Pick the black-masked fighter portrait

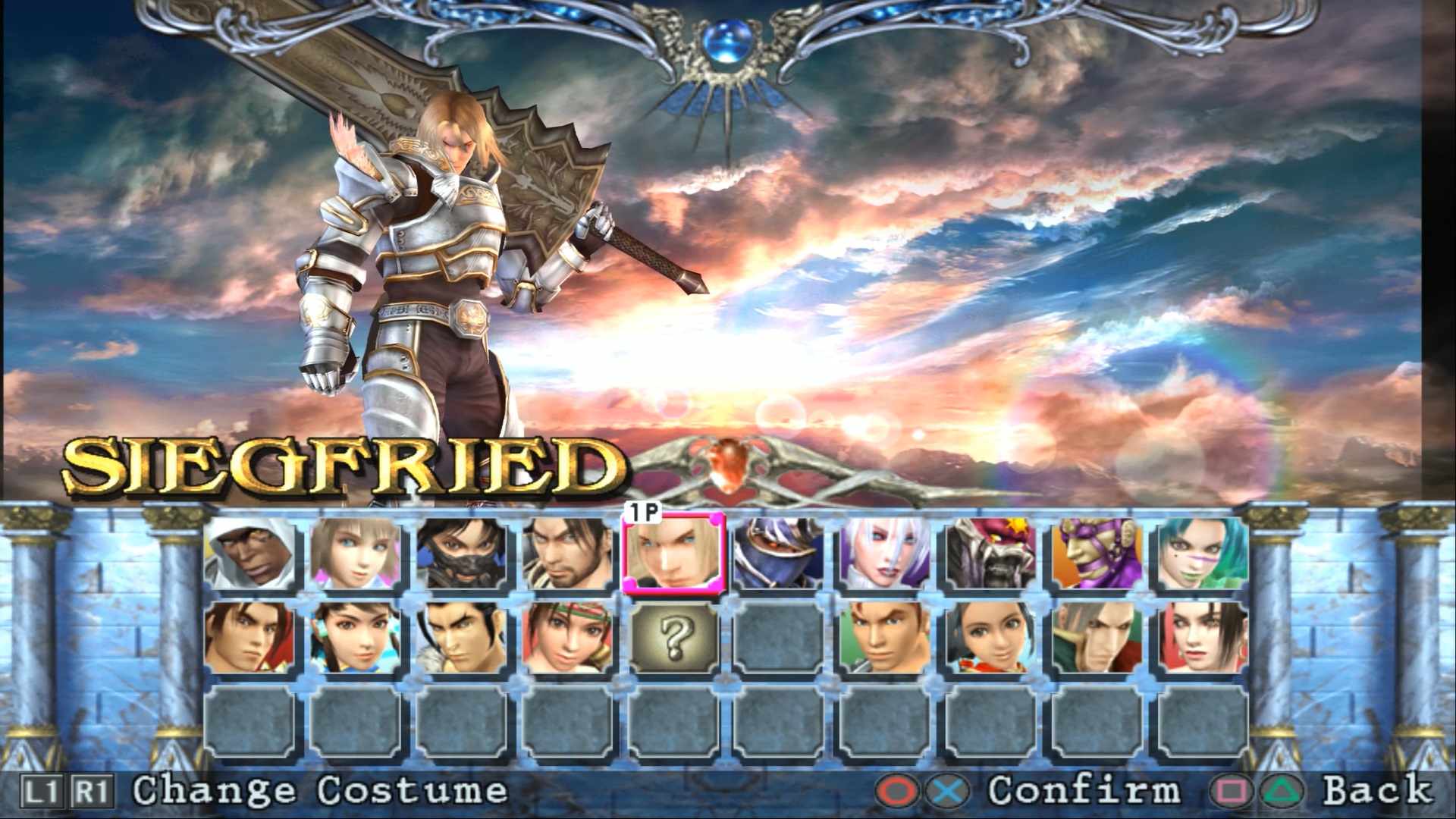pyautogui.click(x=461, y=554)
